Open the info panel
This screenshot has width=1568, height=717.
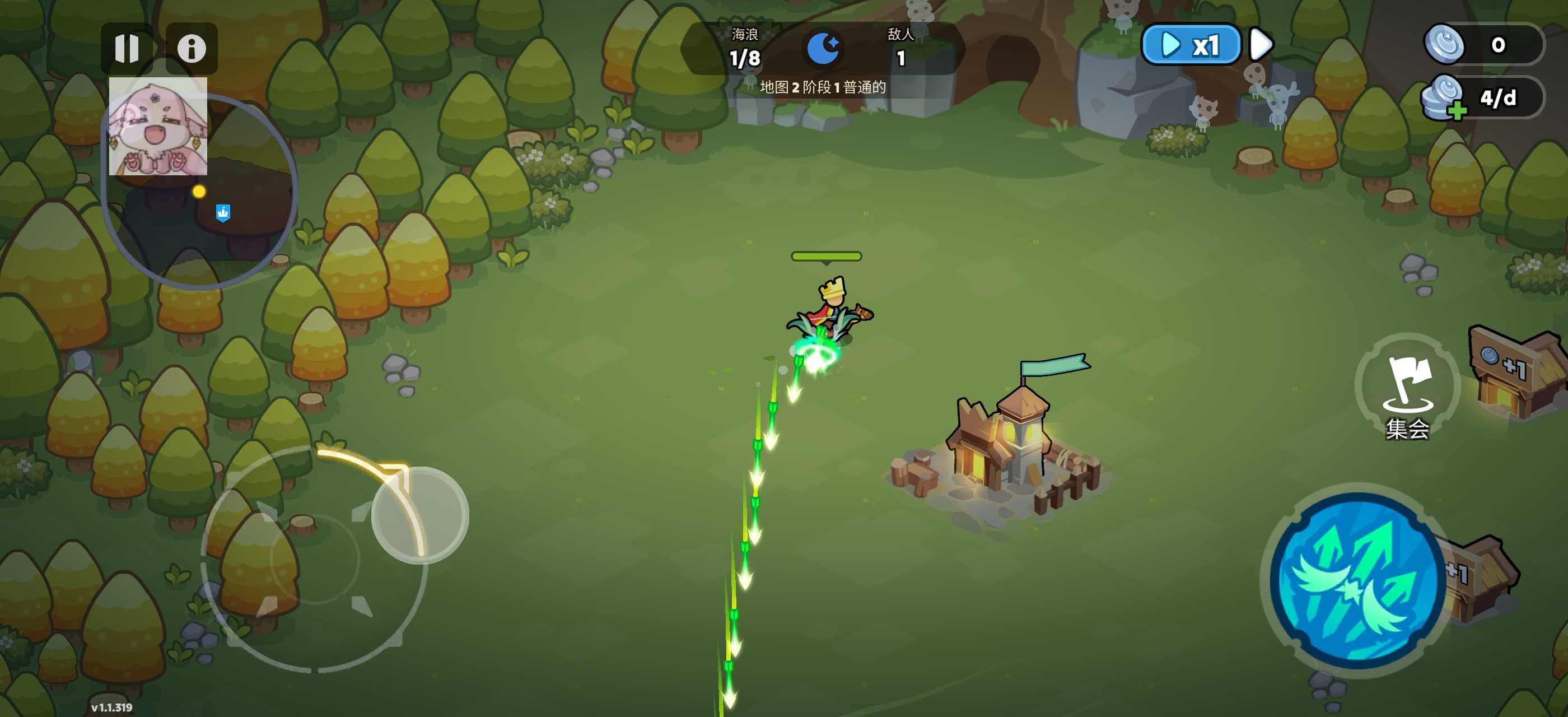(x=191, y=48)
